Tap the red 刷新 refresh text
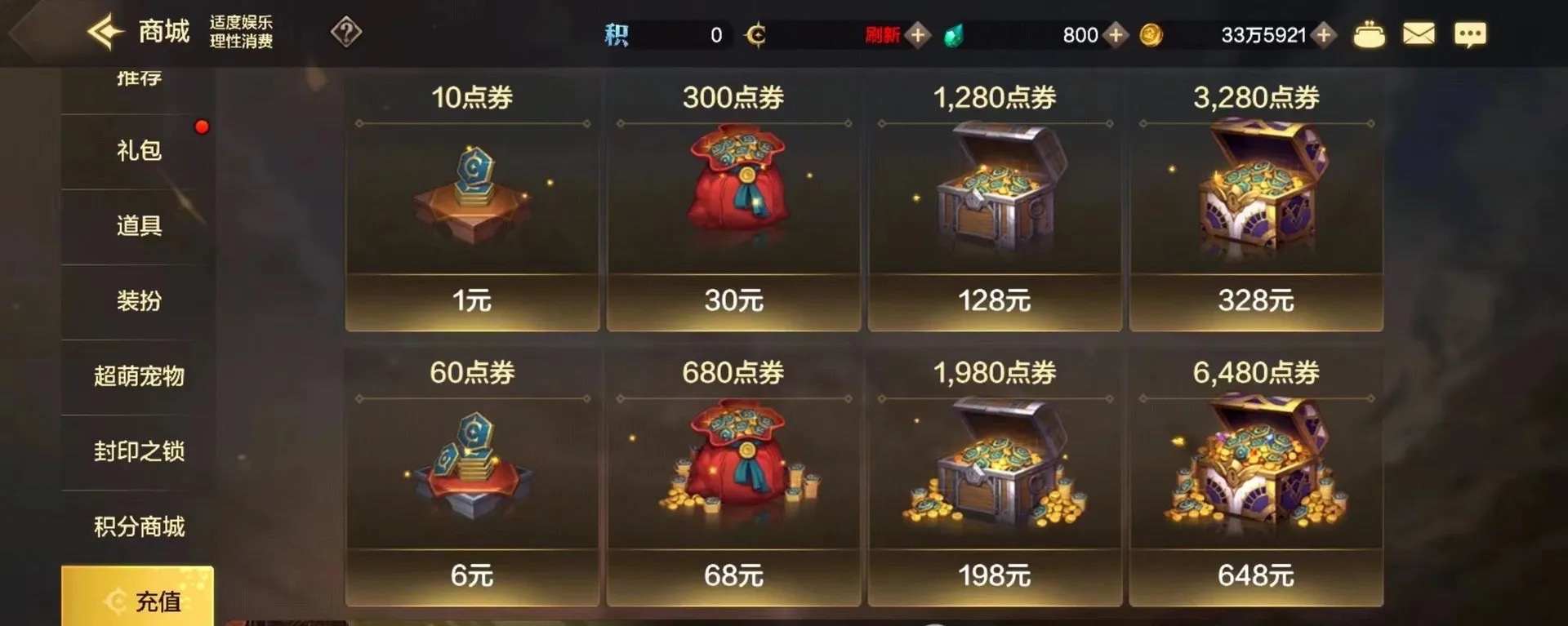 point(880,34)
